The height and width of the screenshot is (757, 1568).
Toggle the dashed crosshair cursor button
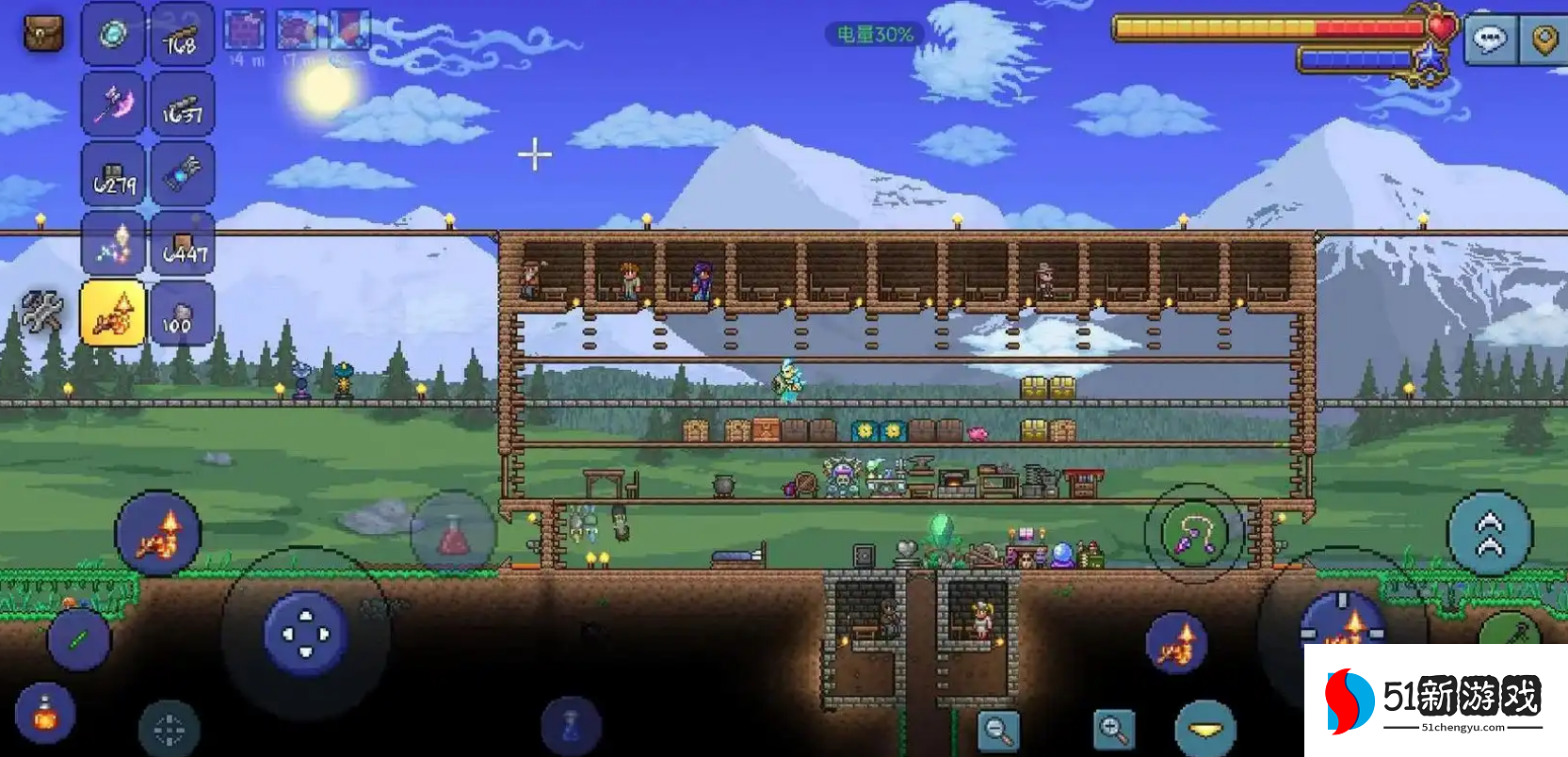pyautogui.click(x=169, y=728)
